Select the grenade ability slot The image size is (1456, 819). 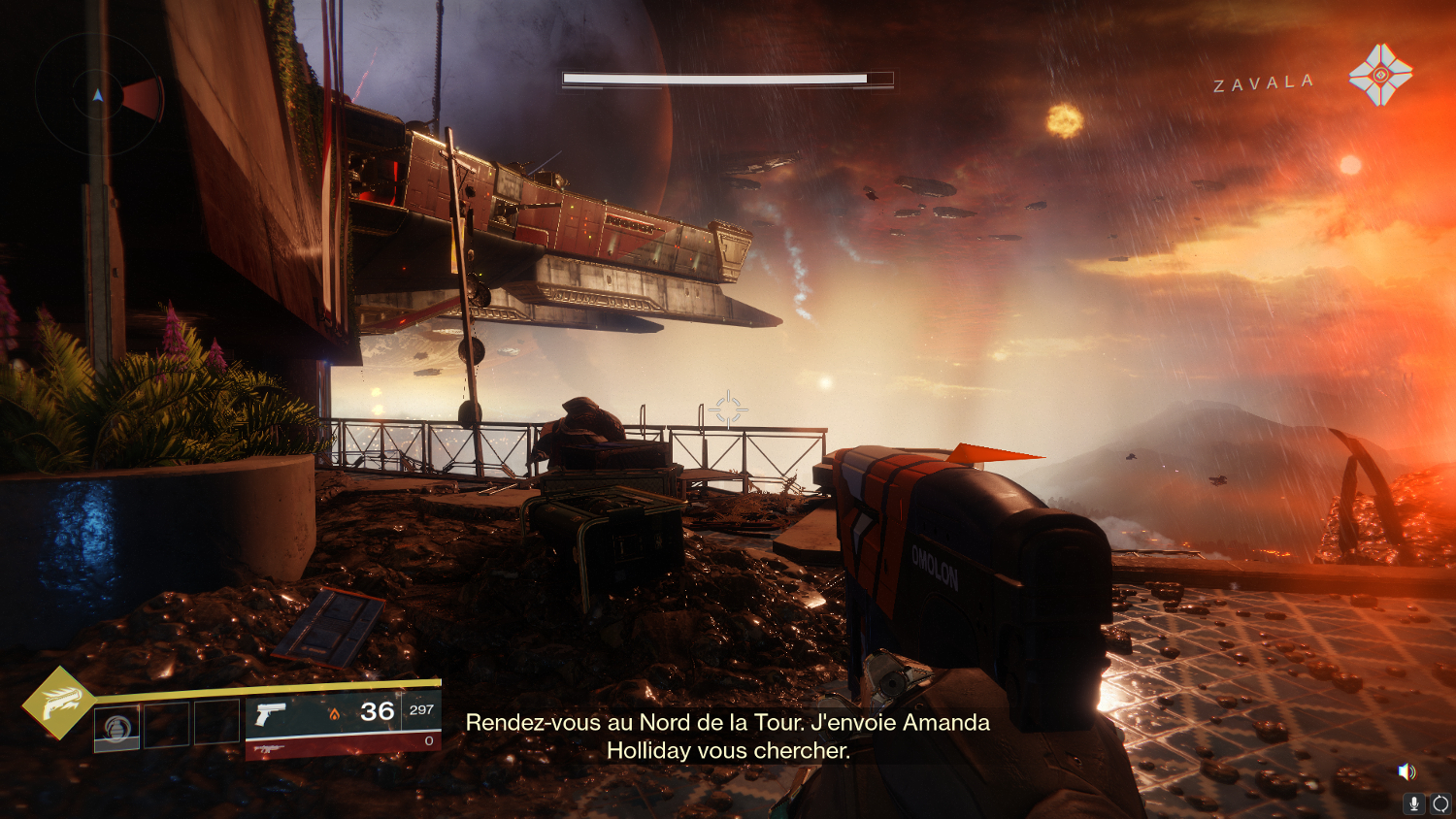coord(116,727)
